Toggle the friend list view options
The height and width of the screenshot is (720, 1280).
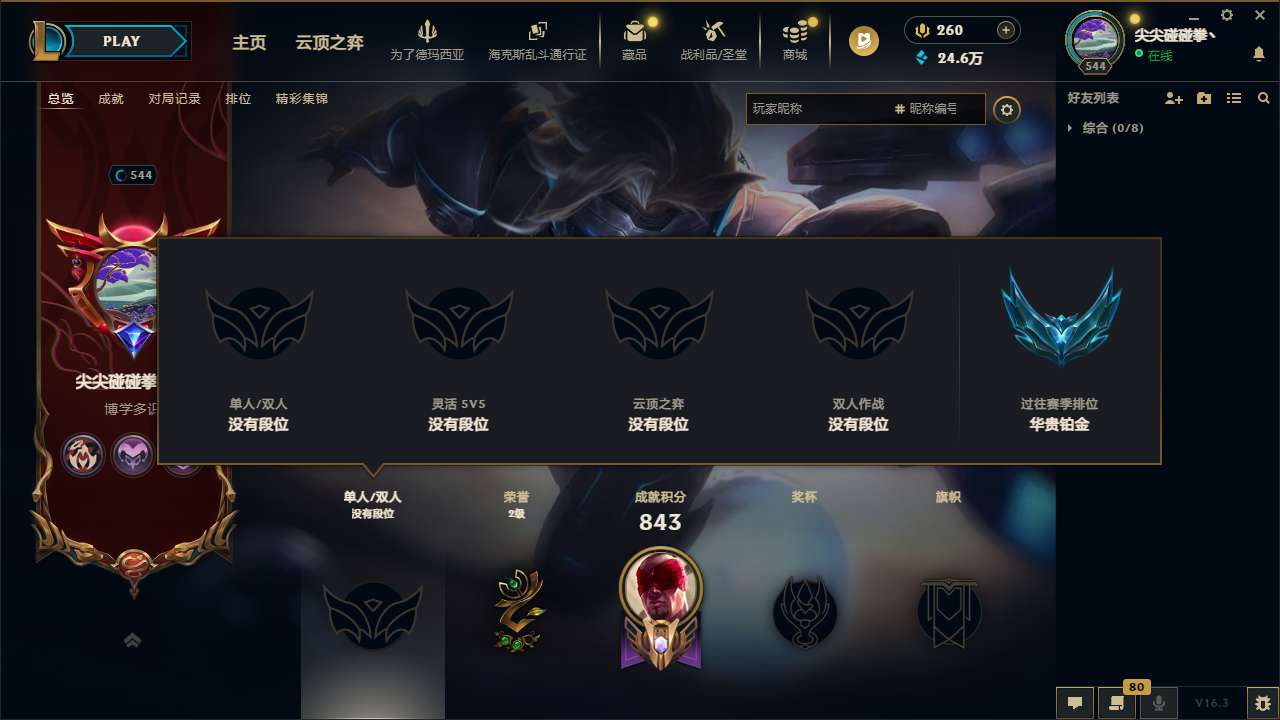pos(1233,98)
